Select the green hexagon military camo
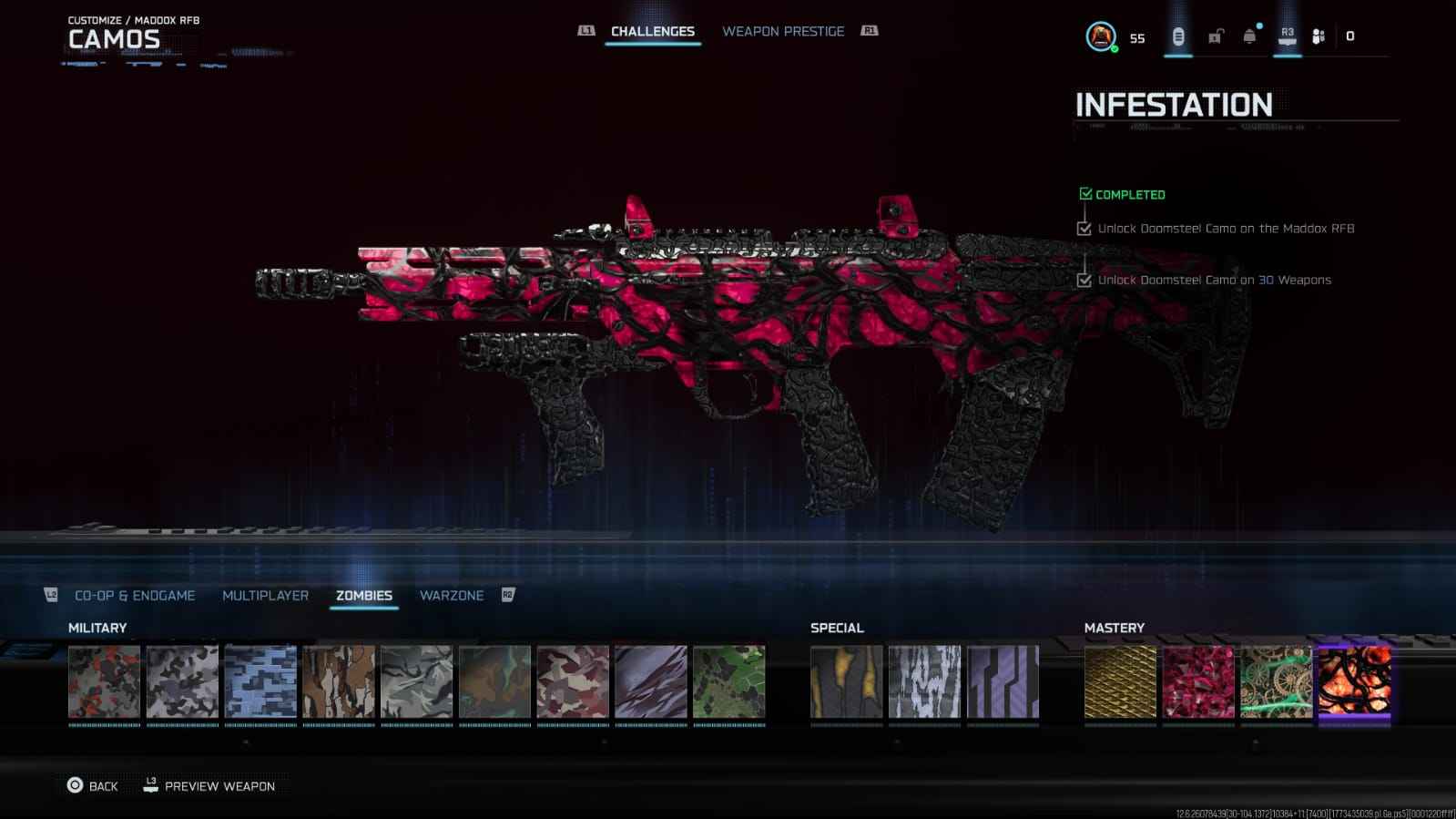The height and width of the screenshot is (819, 1456). click(x=729, y=682)
